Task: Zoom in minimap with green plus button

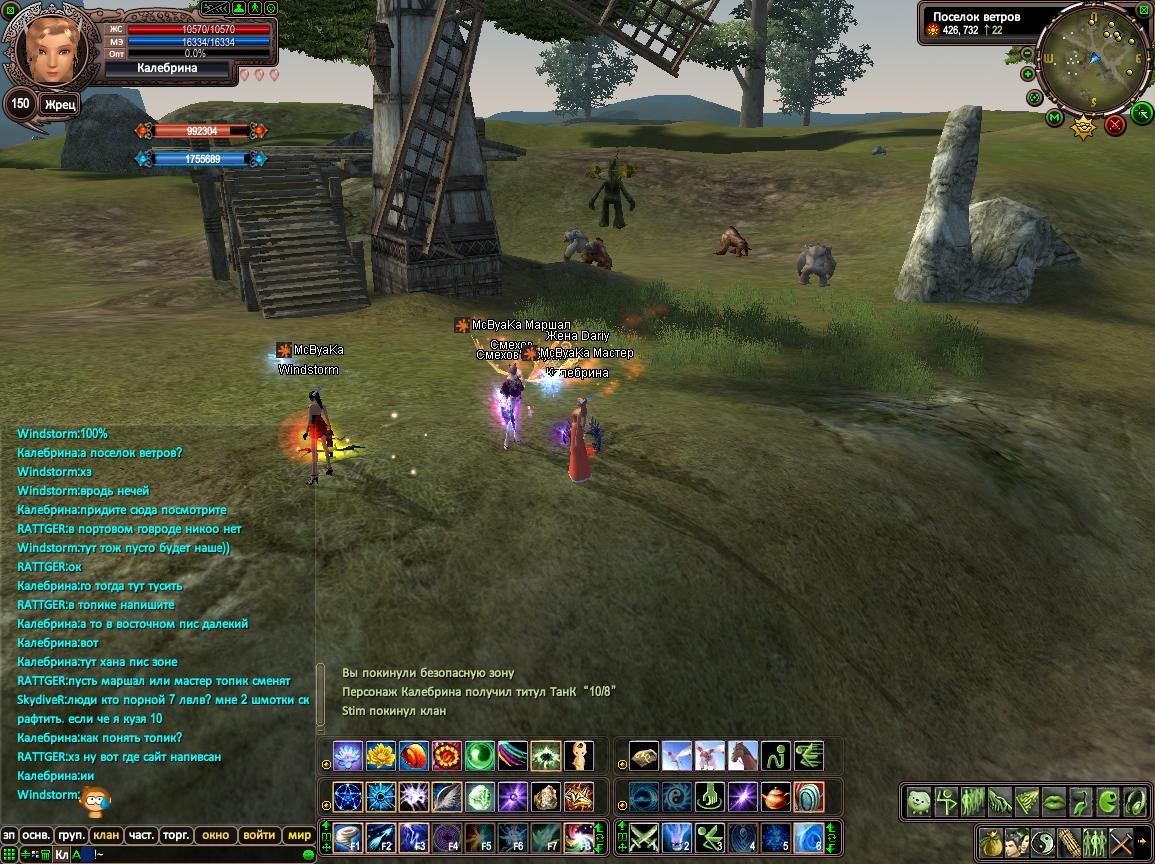Action: click(x=1028, y=73)
